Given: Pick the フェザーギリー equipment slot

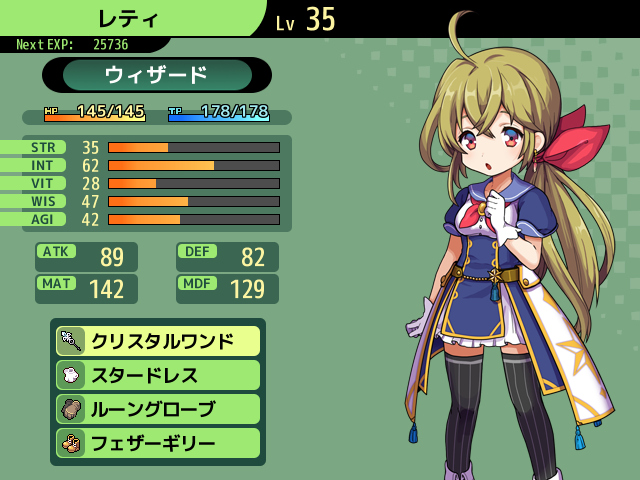Looking at the screenshot, I should click(158, 443).
